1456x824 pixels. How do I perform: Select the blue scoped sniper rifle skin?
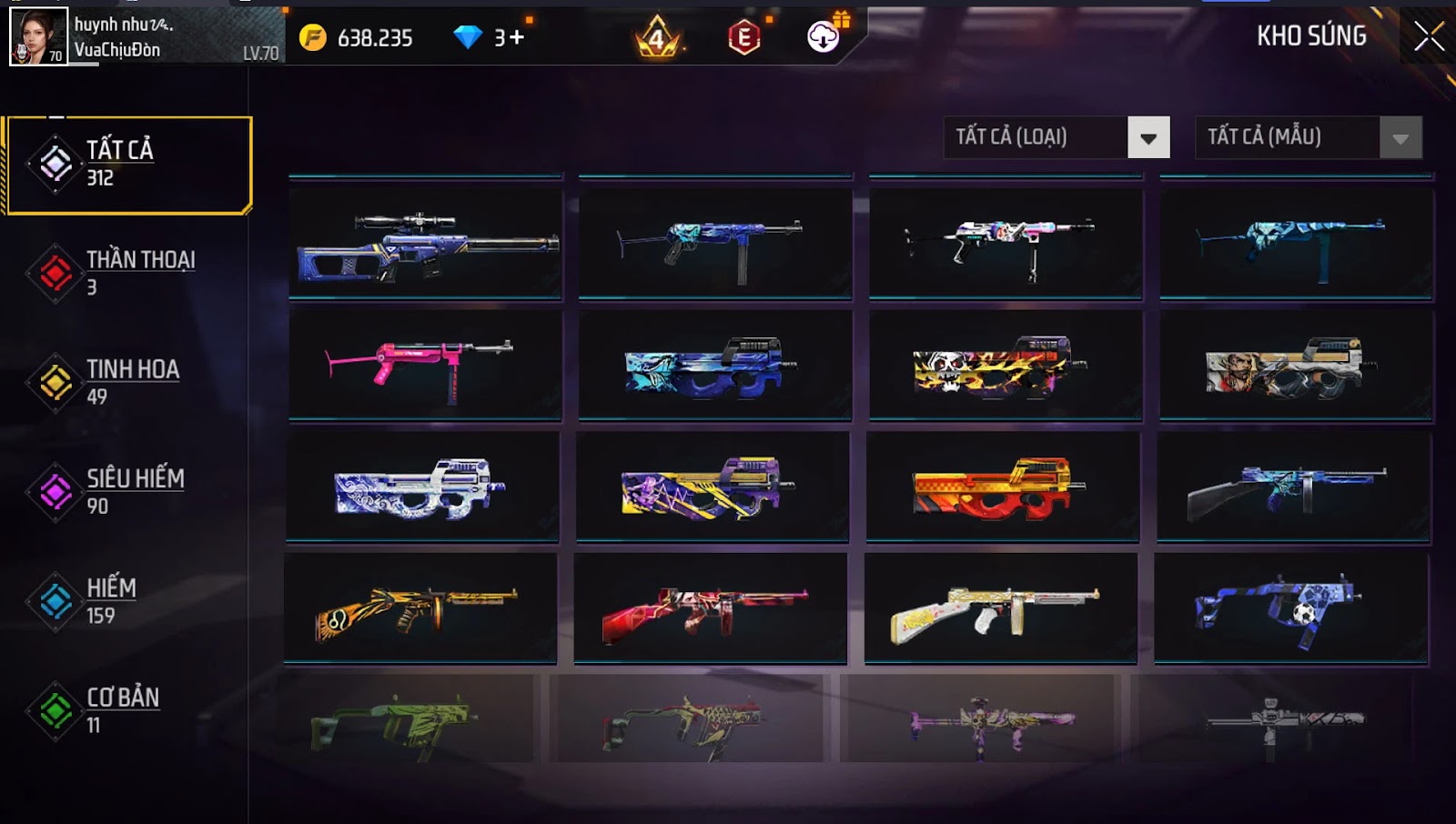tap(426, 244)
